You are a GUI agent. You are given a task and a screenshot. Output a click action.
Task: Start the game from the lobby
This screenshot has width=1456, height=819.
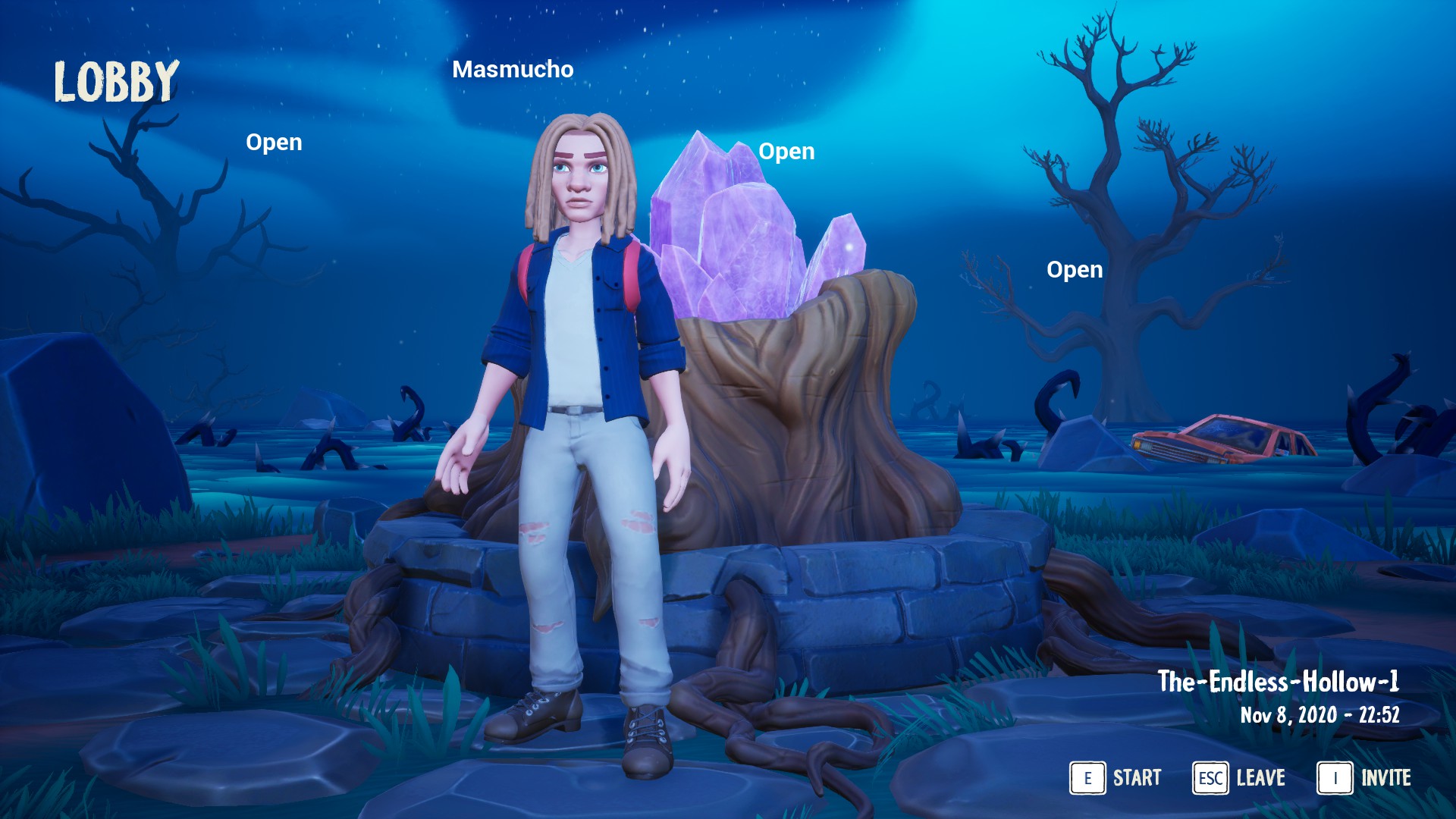(x=1116, y=778)
